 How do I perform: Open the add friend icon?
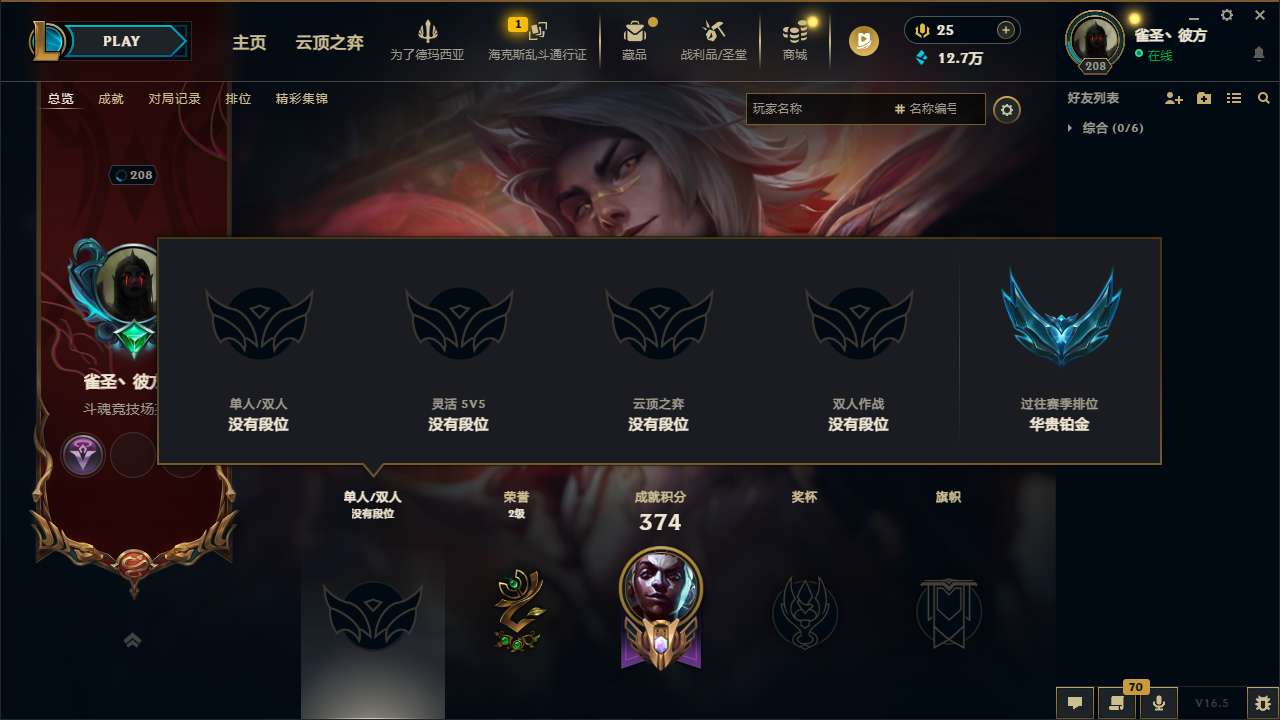(1172, 98)
